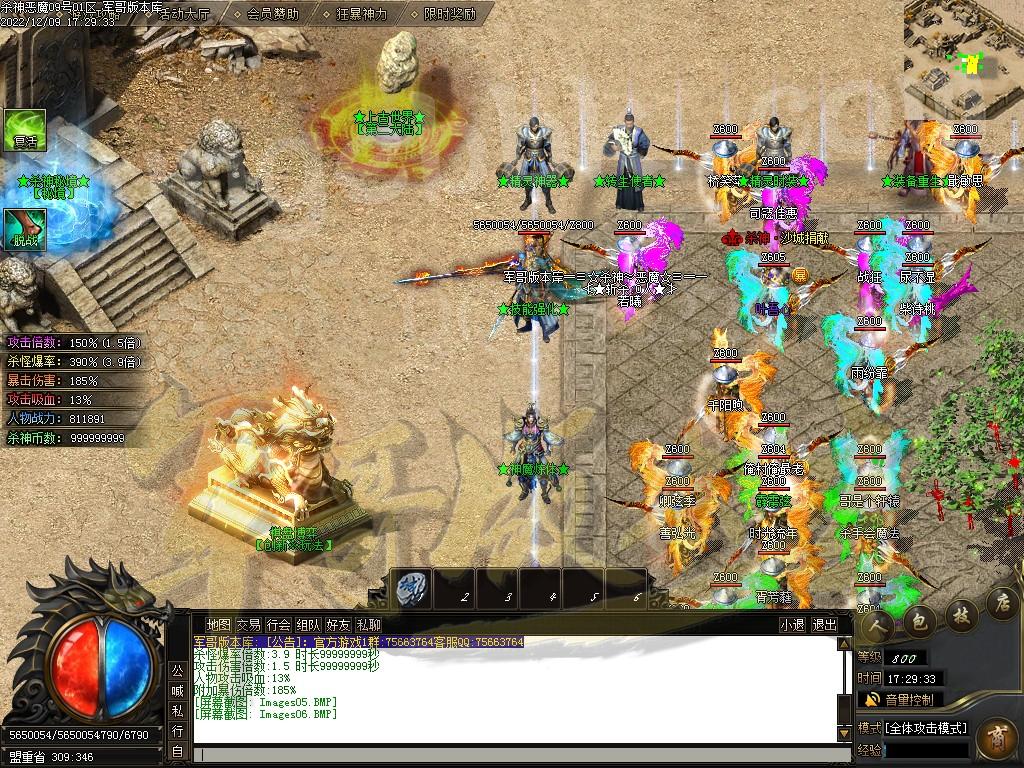Screen dimensions: 1024x768
Task: Open the 组队 team tab
Action: [x=308, y=625]
